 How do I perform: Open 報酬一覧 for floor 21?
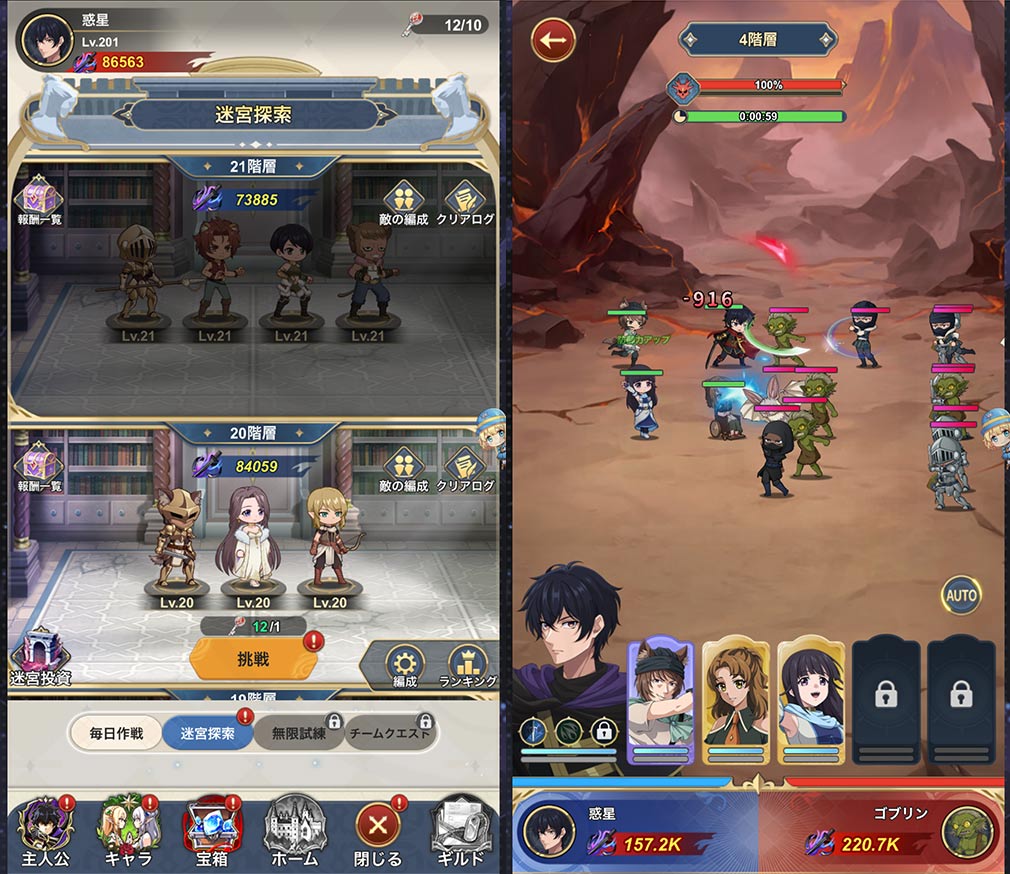37,199
